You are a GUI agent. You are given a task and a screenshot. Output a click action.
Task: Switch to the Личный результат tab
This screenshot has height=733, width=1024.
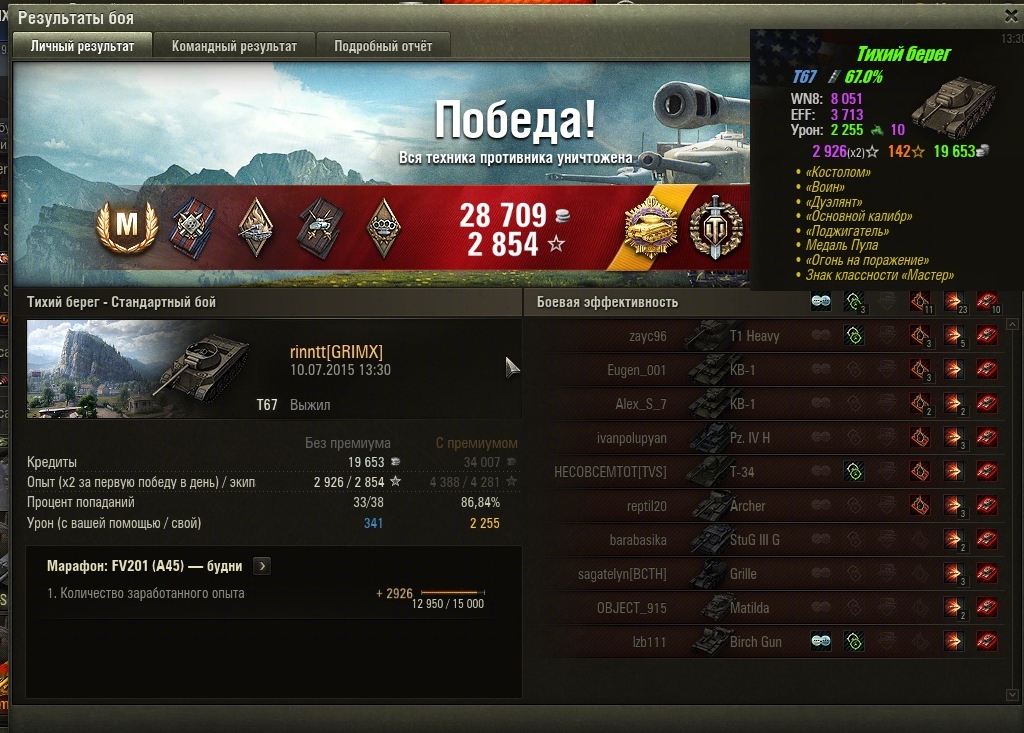click(82, 46)
